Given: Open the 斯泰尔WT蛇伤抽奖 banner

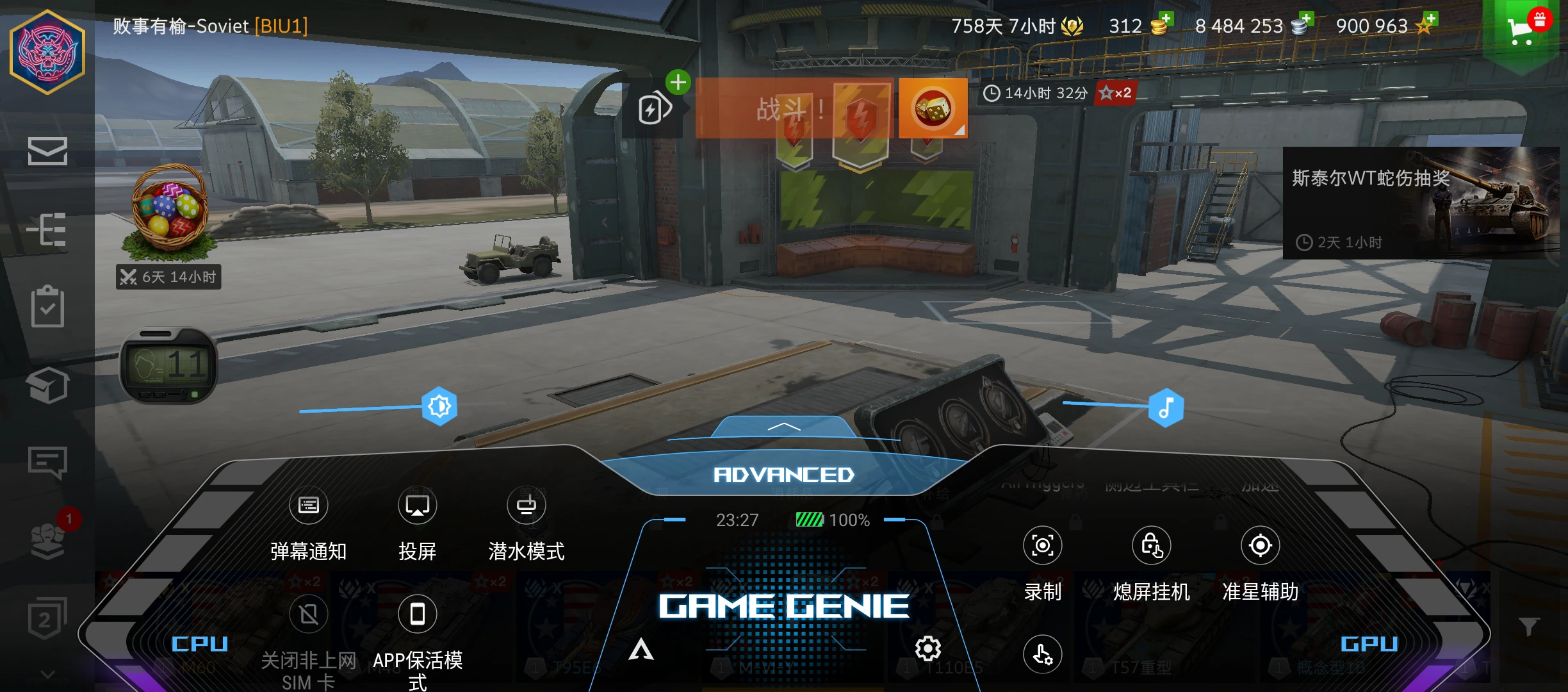Looking at the screenshot, I should [x=1419, y=203].
